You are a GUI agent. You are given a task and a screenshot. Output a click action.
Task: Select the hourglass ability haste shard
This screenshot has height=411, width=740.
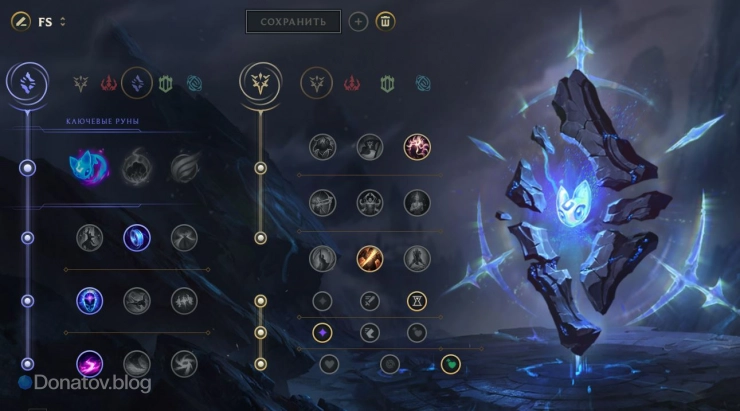(417, 300)
